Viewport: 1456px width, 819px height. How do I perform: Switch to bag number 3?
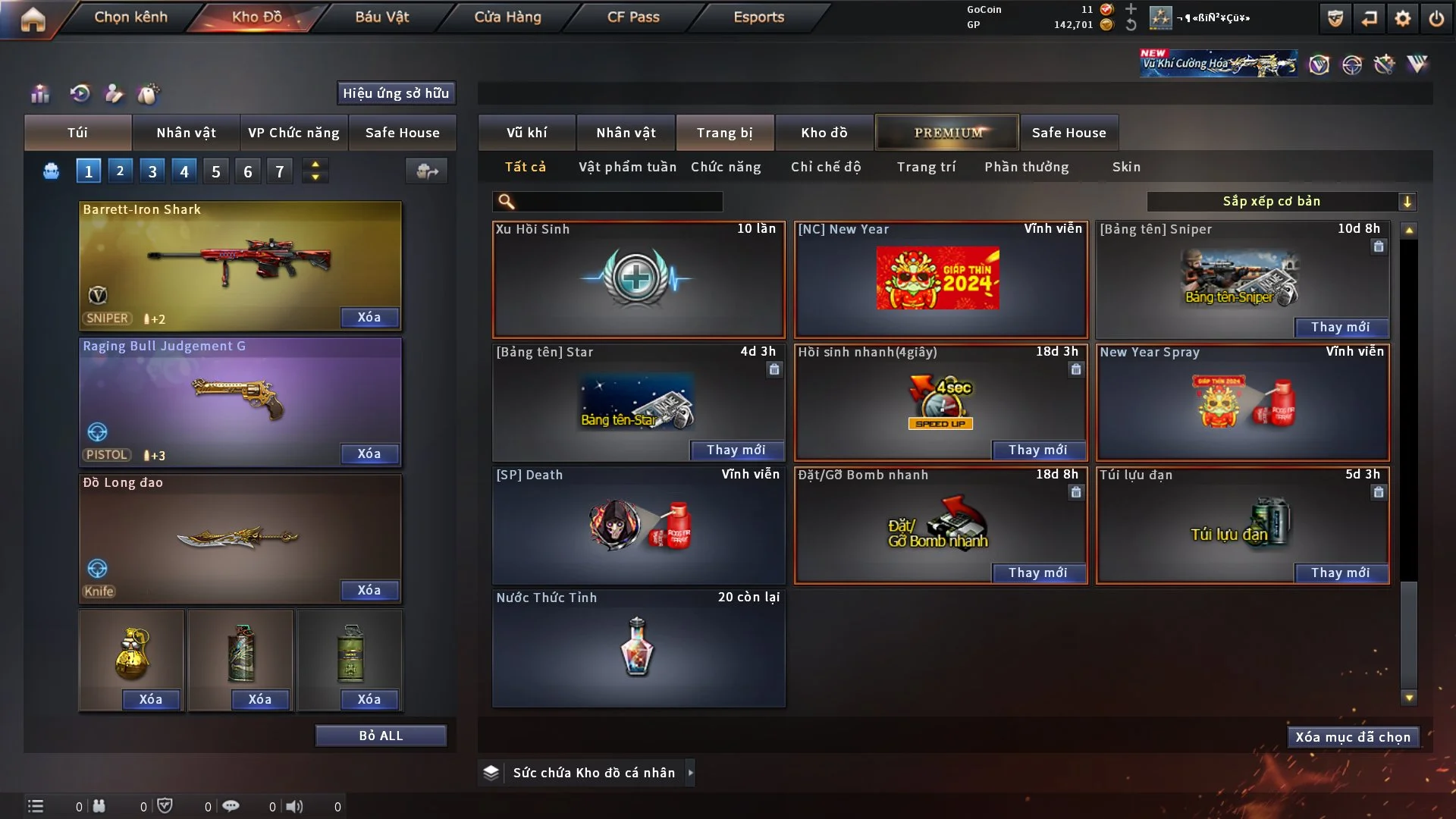(152, 171)
